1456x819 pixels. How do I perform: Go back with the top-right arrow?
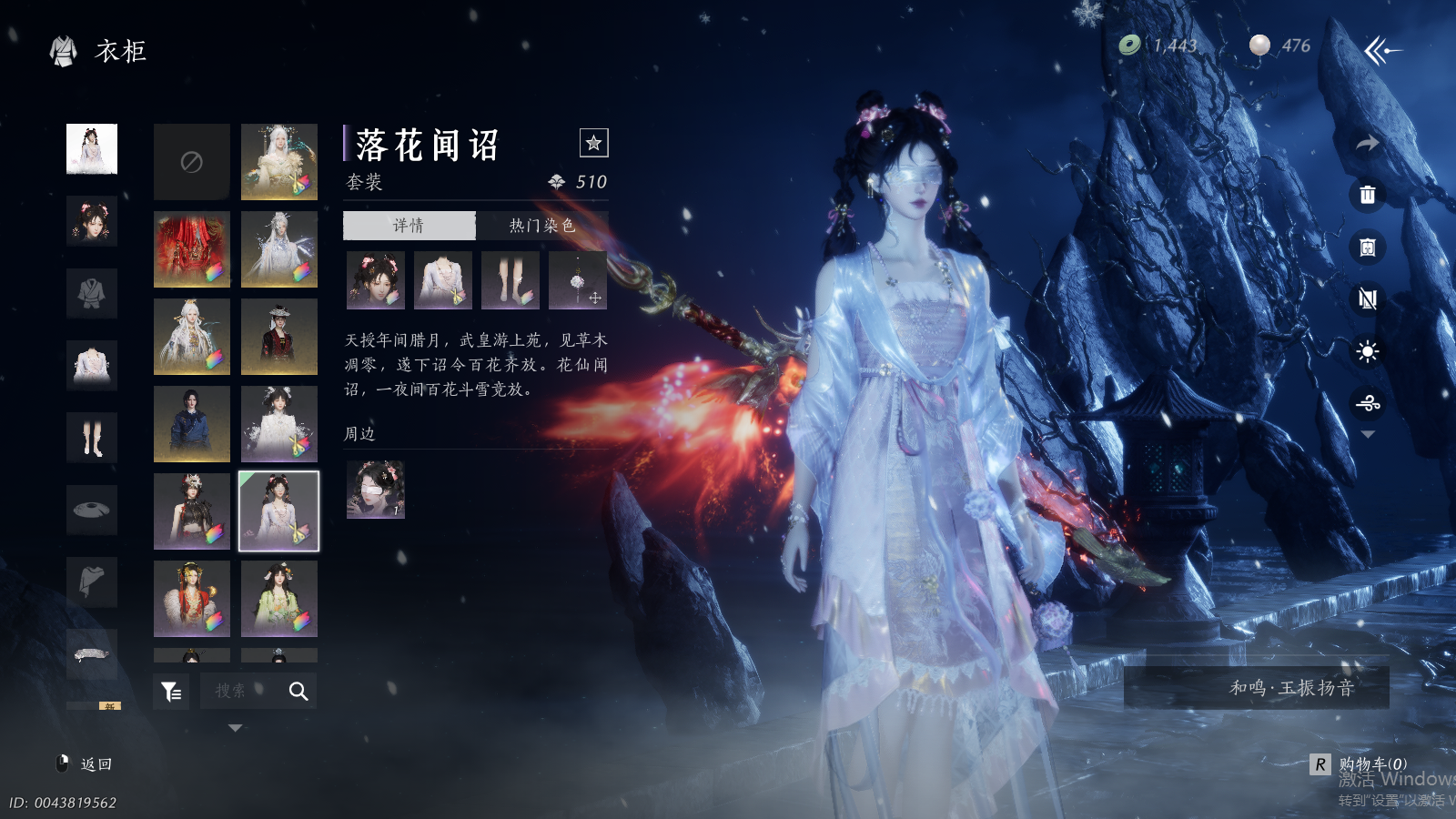pyautogui.click(x=1381, y=51)
